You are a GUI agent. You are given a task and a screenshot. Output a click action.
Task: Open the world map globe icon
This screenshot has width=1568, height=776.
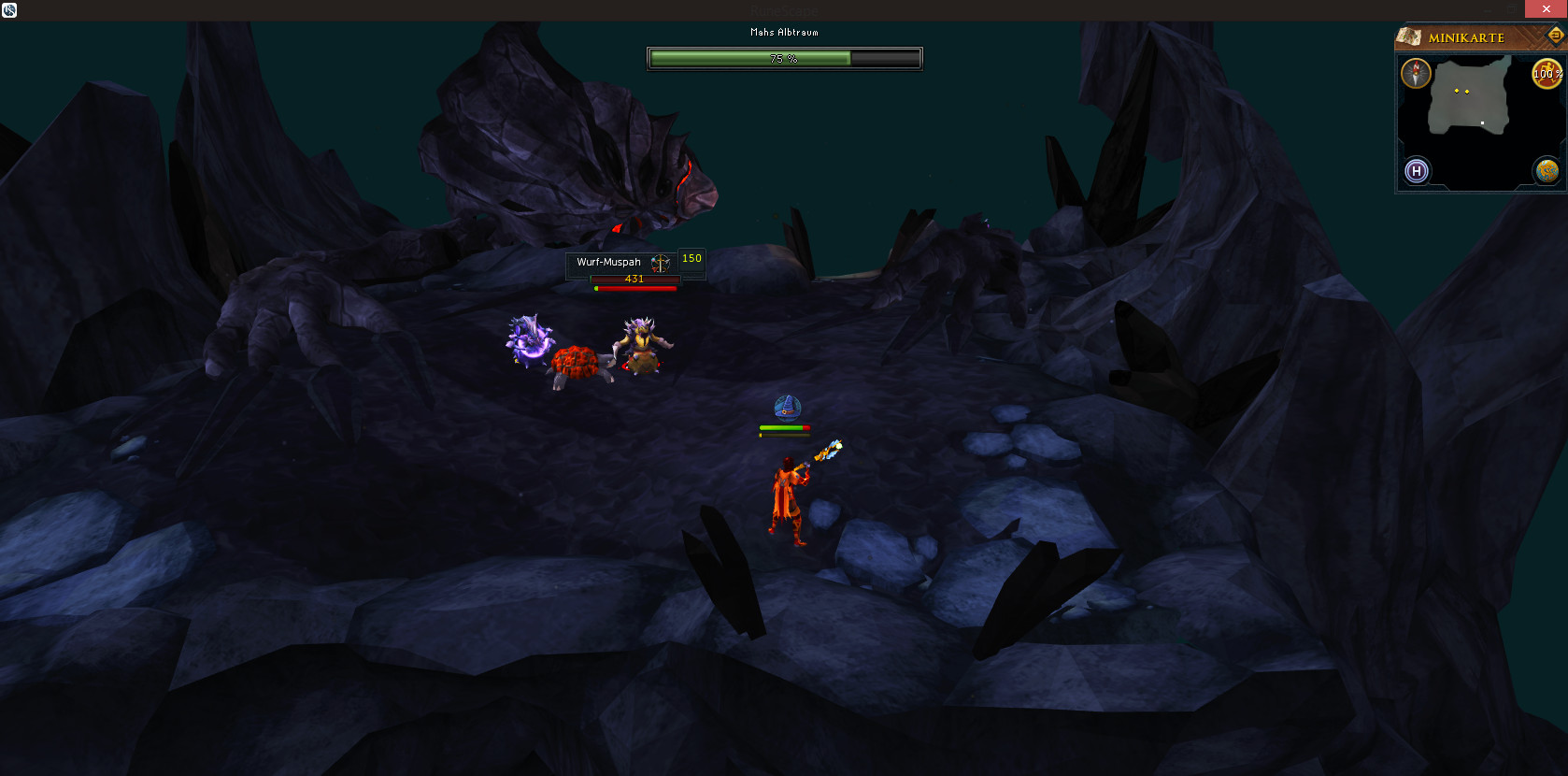(1547, 171)
